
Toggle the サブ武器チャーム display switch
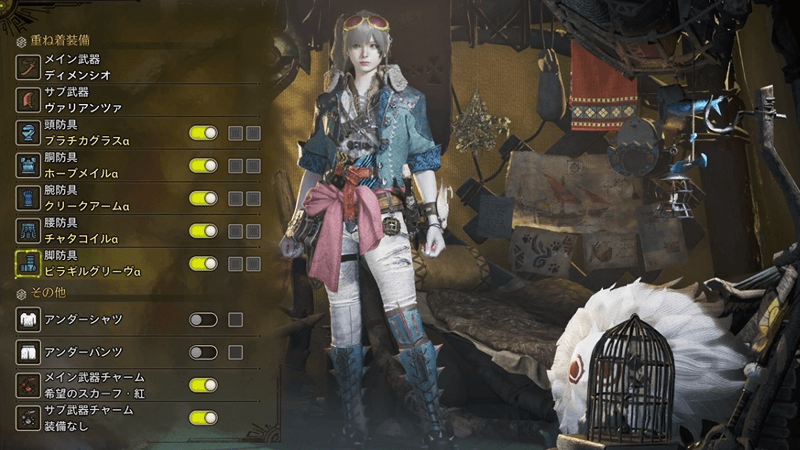coord(203,417)
